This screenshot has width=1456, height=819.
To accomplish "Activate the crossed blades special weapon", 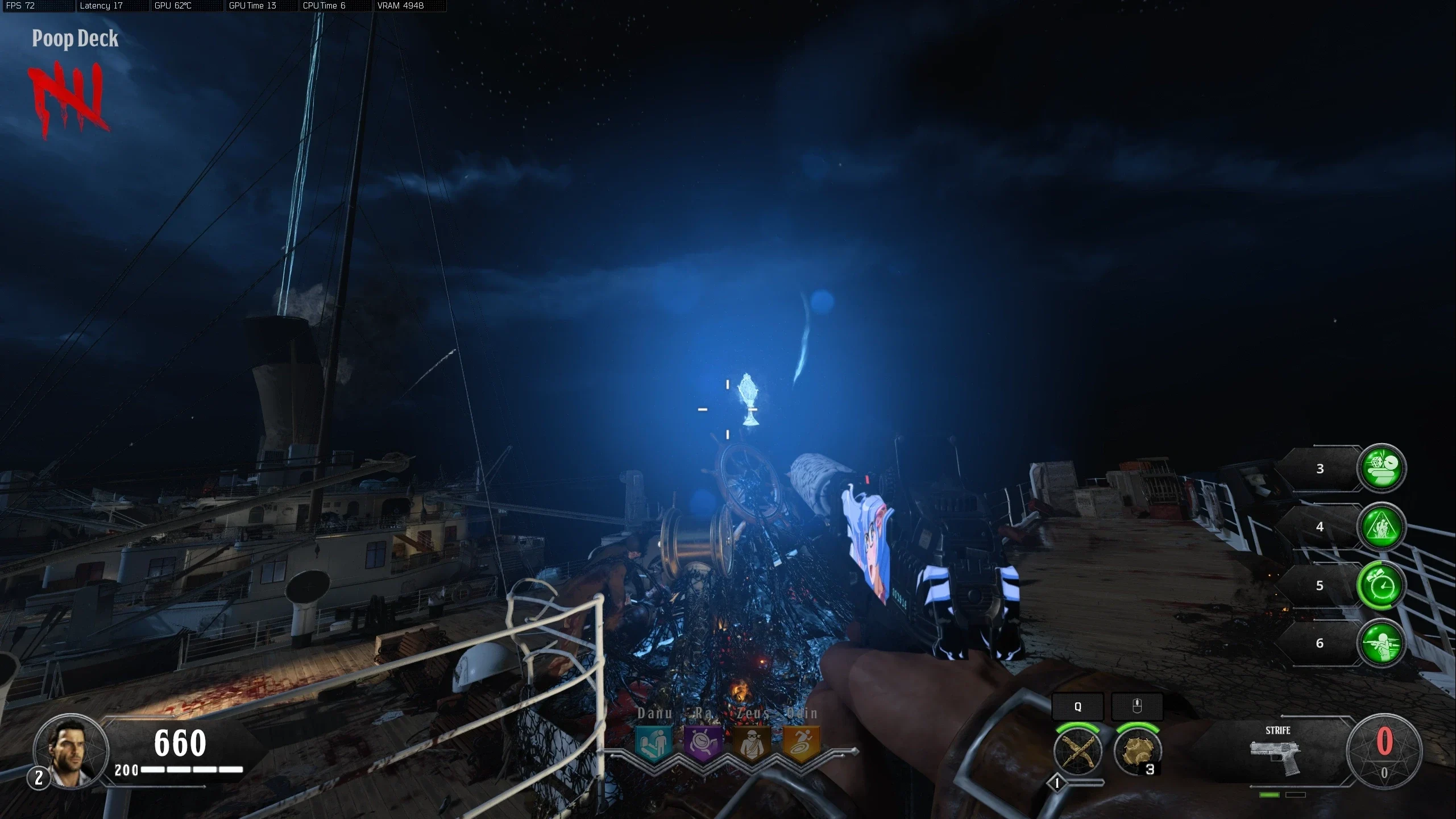I will (x=1078, y=751).
